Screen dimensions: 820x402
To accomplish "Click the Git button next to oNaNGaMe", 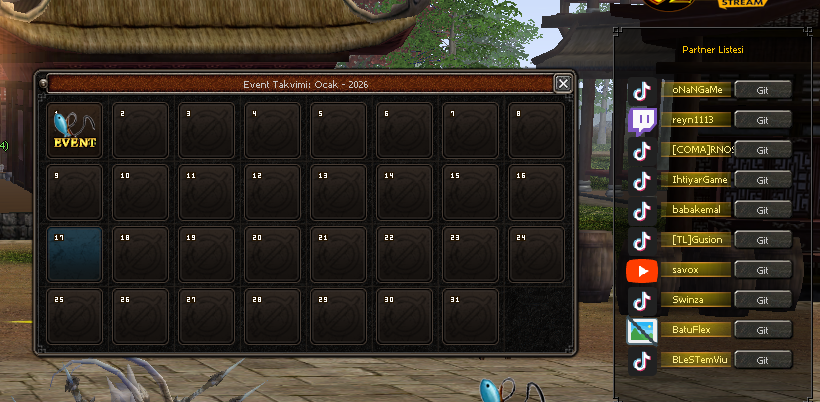I will coord(762,90).
